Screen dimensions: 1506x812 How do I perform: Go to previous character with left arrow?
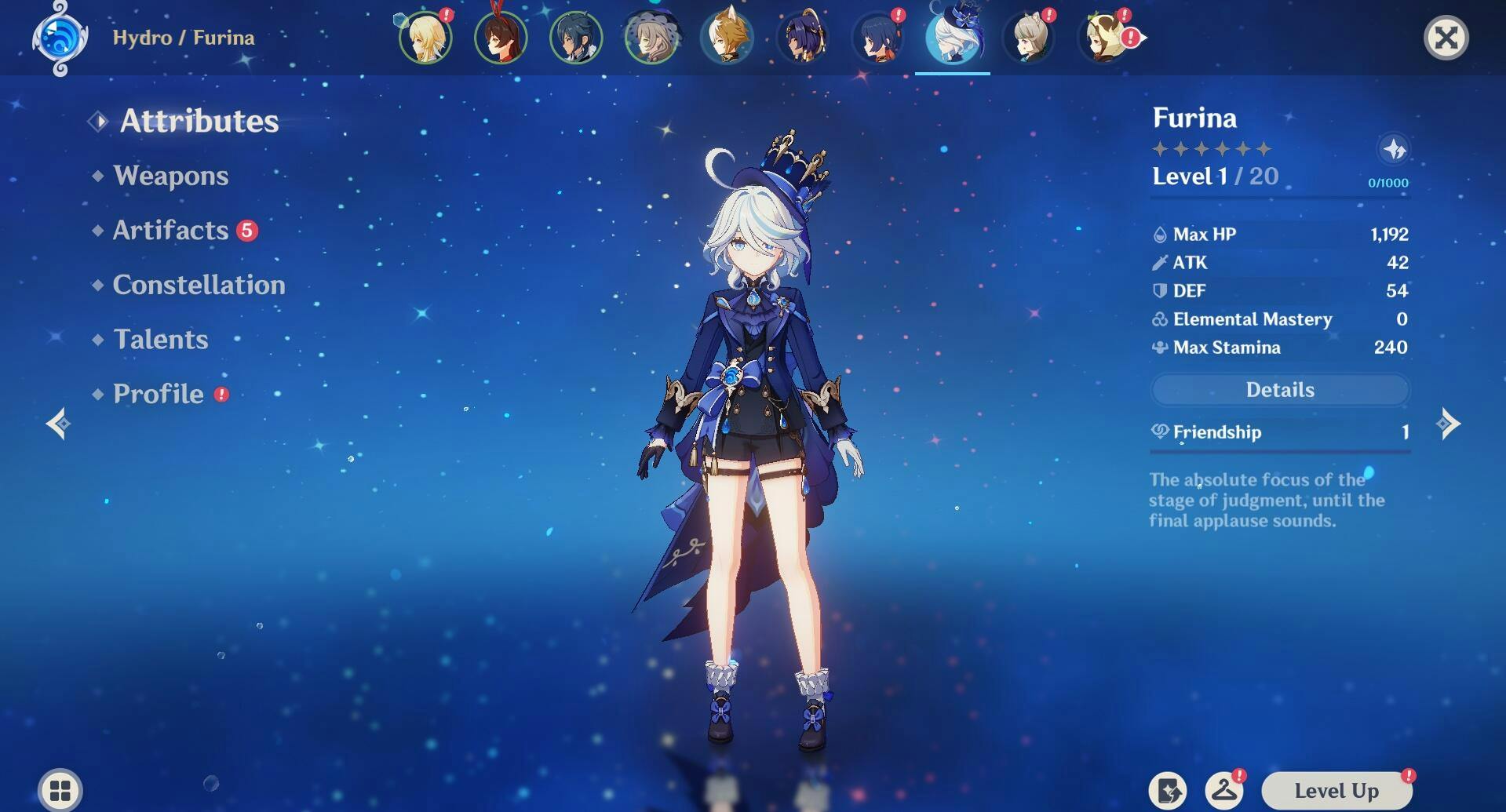[x=58, y=424]
